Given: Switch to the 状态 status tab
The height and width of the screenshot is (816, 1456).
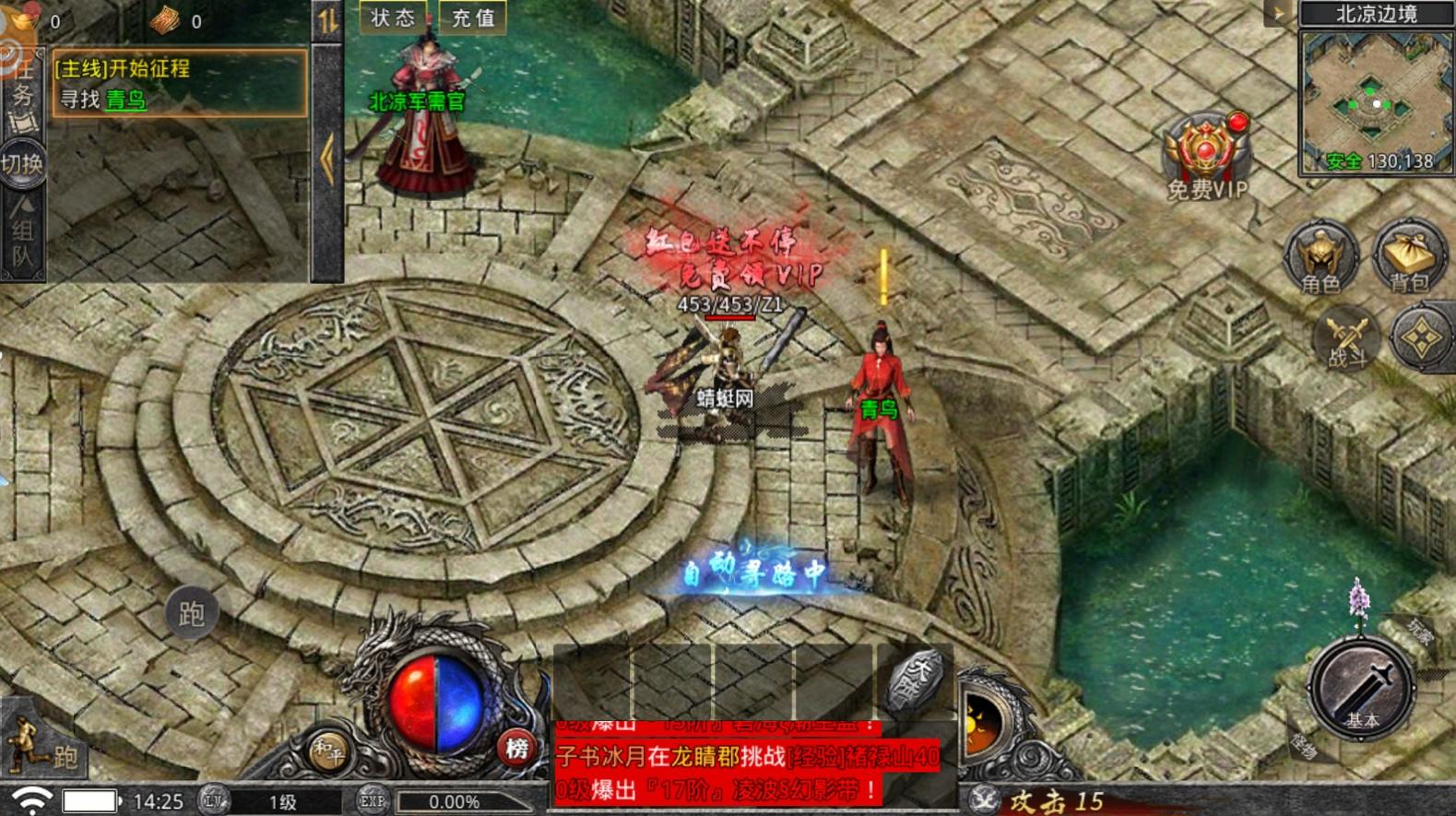Looking at the screenshot, I should point(391,16).
